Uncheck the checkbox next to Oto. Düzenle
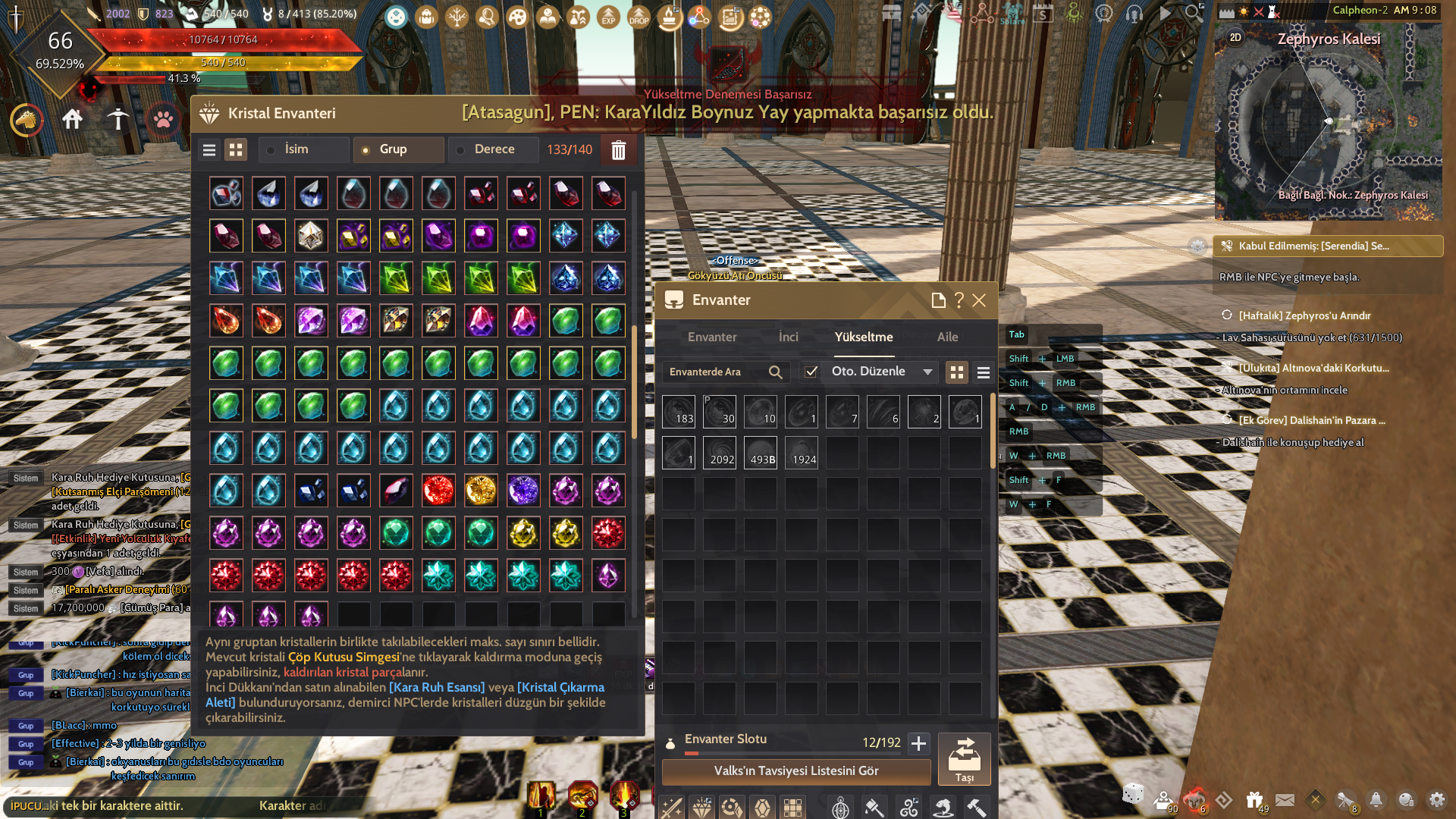Viewport: 1456px width, 819px height. [x=811, y=372]
